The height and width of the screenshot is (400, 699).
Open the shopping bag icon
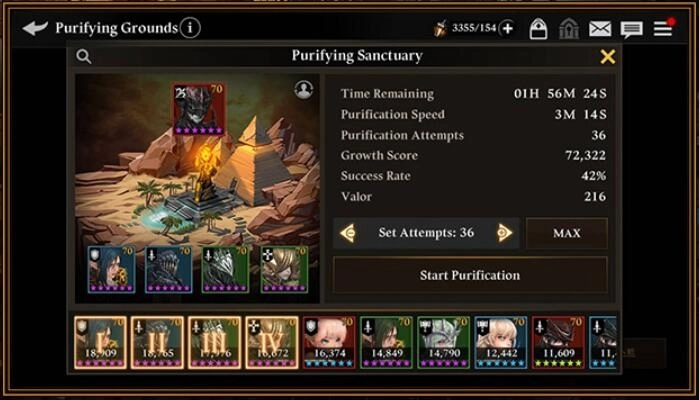(x=538, y=29)
